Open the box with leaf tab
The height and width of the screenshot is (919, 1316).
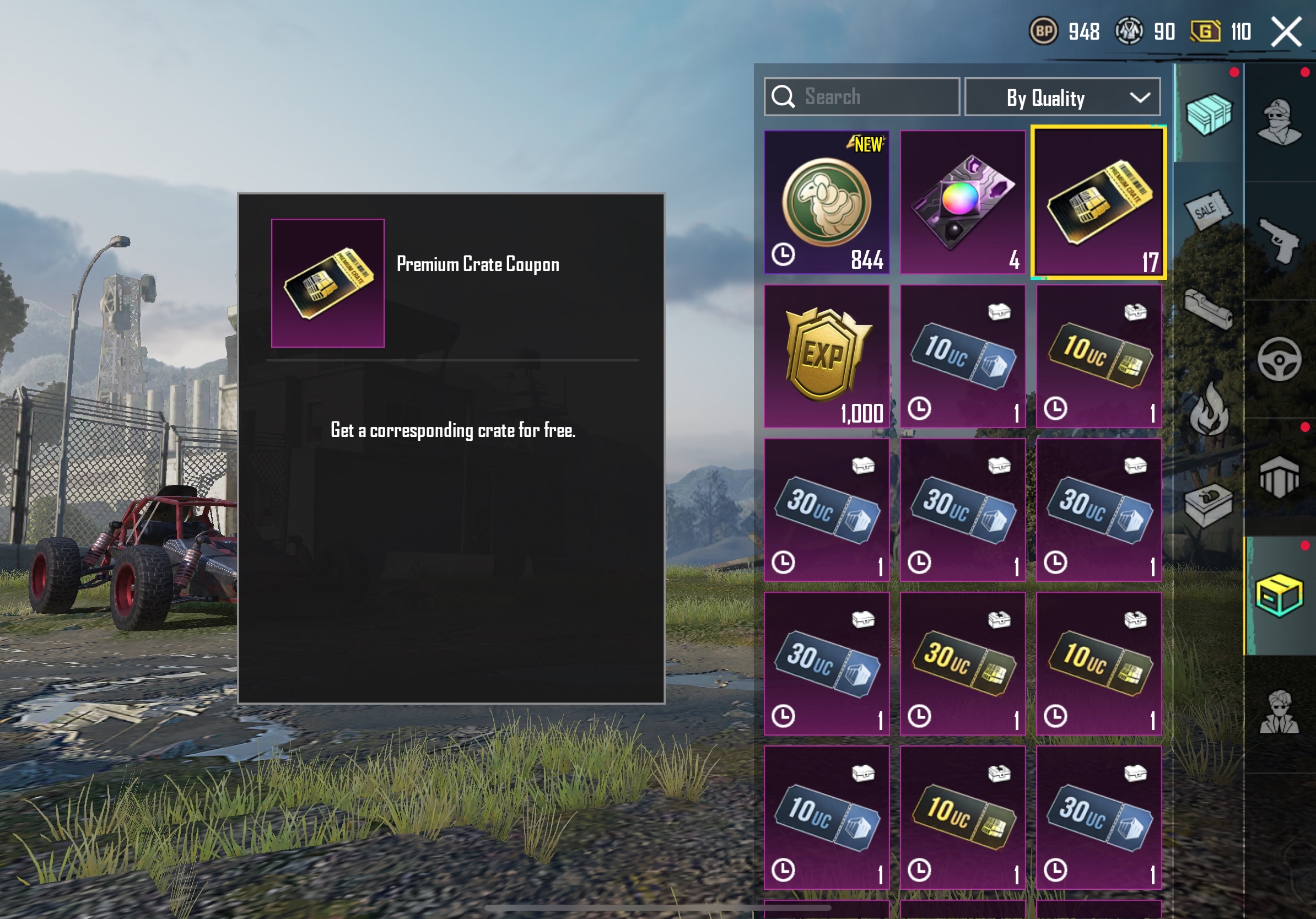(1207, 505)
